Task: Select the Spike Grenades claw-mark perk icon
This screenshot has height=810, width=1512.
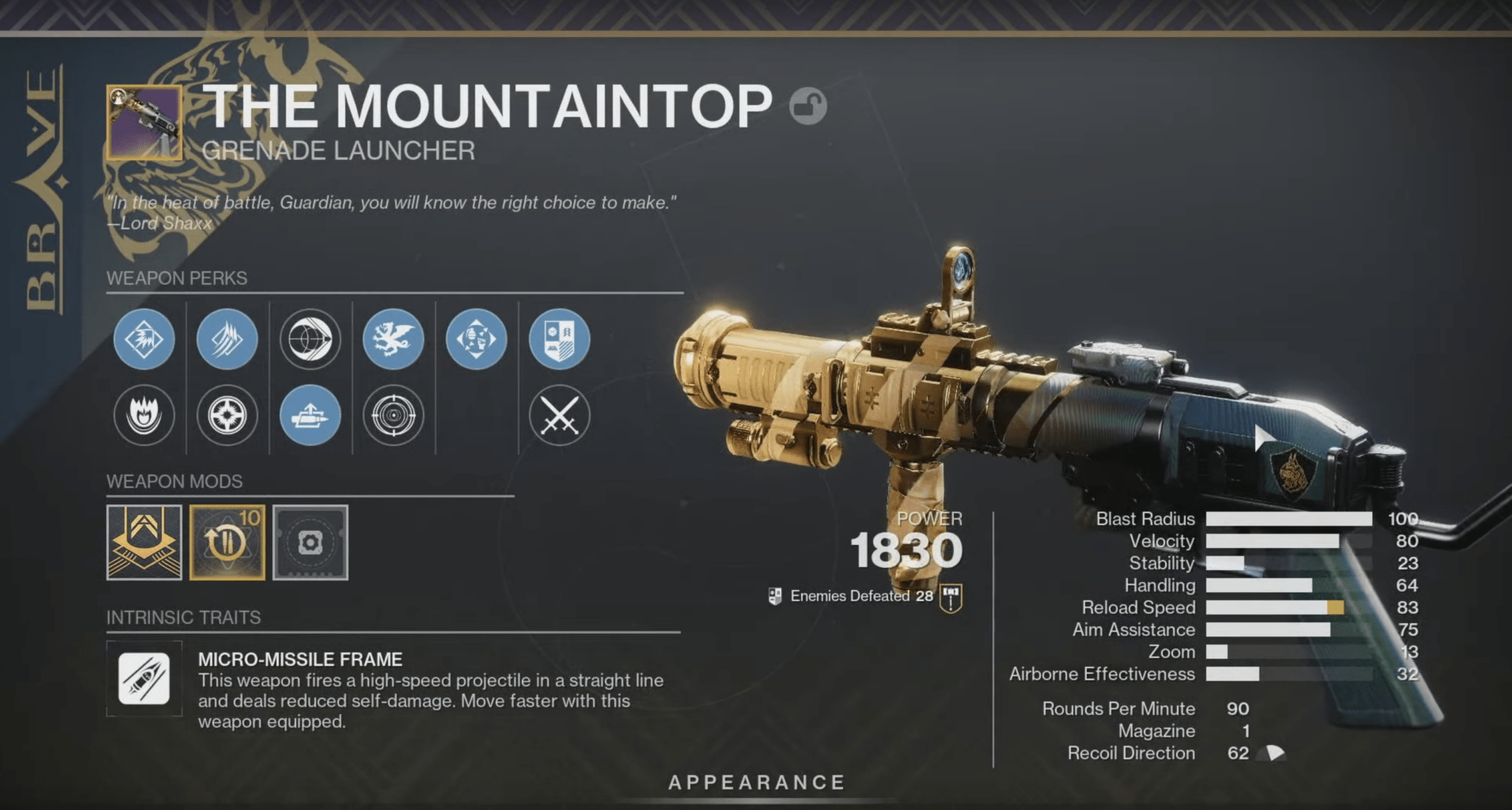Action: pos(227,340)
